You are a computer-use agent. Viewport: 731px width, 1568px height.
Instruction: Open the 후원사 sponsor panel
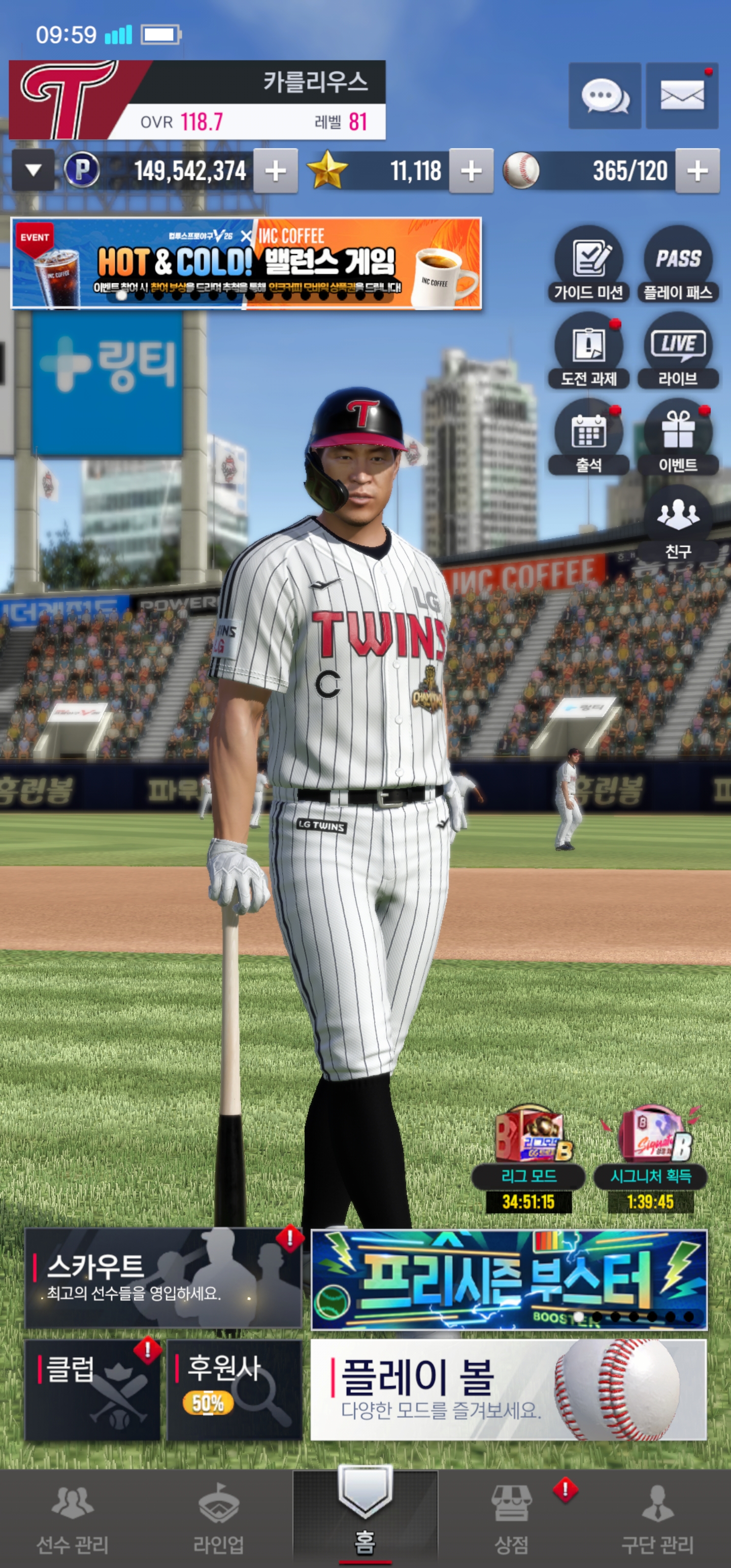click(x=235, y=1390)
